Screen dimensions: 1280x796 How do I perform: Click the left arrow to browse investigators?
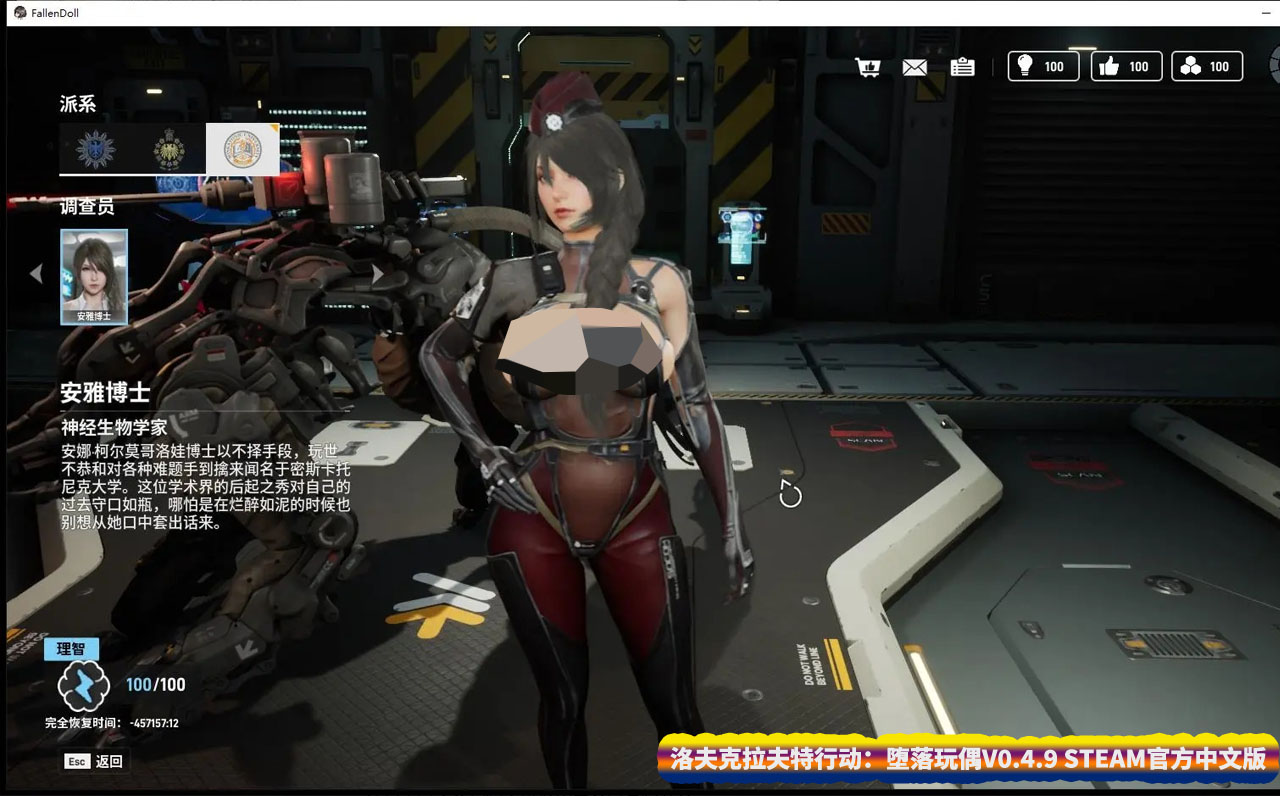click(x=36, y=273)
